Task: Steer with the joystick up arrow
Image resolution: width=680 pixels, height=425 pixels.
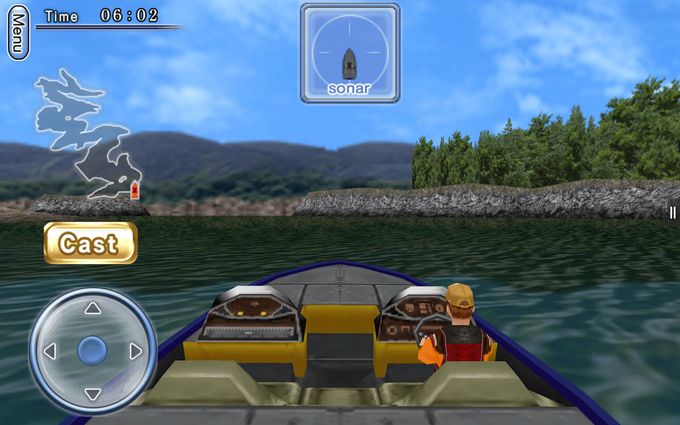Action: point(92,309)
